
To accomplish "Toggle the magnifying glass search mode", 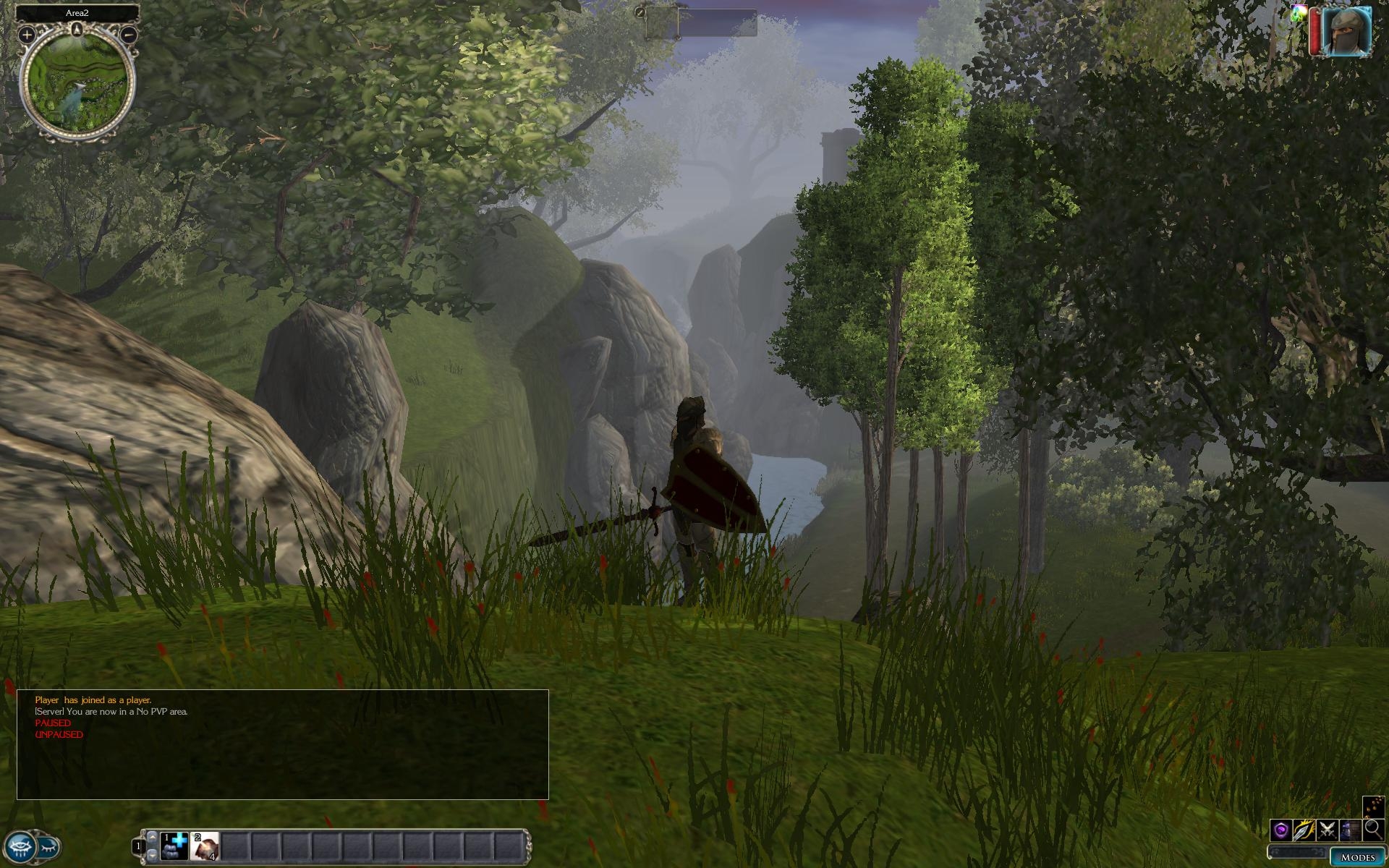I will 1372,830.
